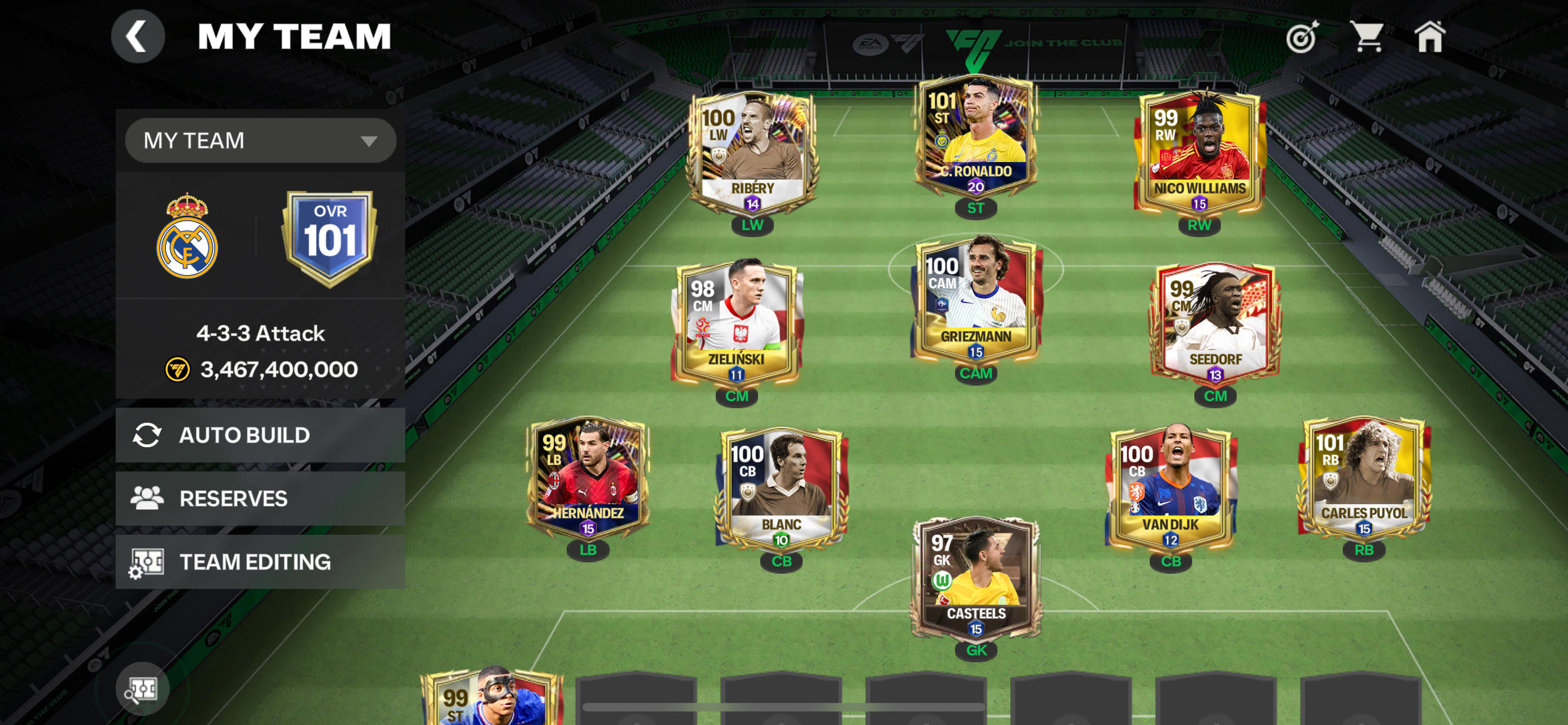Open the objectives target icon
The image size is (1568, 725).
click(1302, 37)
